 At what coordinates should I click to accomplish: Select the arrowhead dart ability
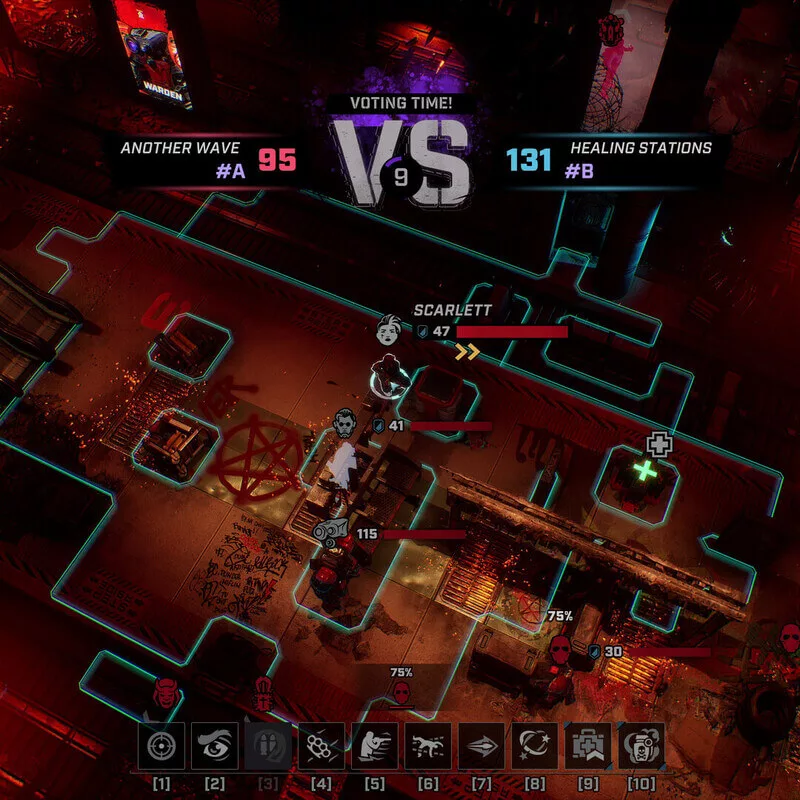point(481,747)
